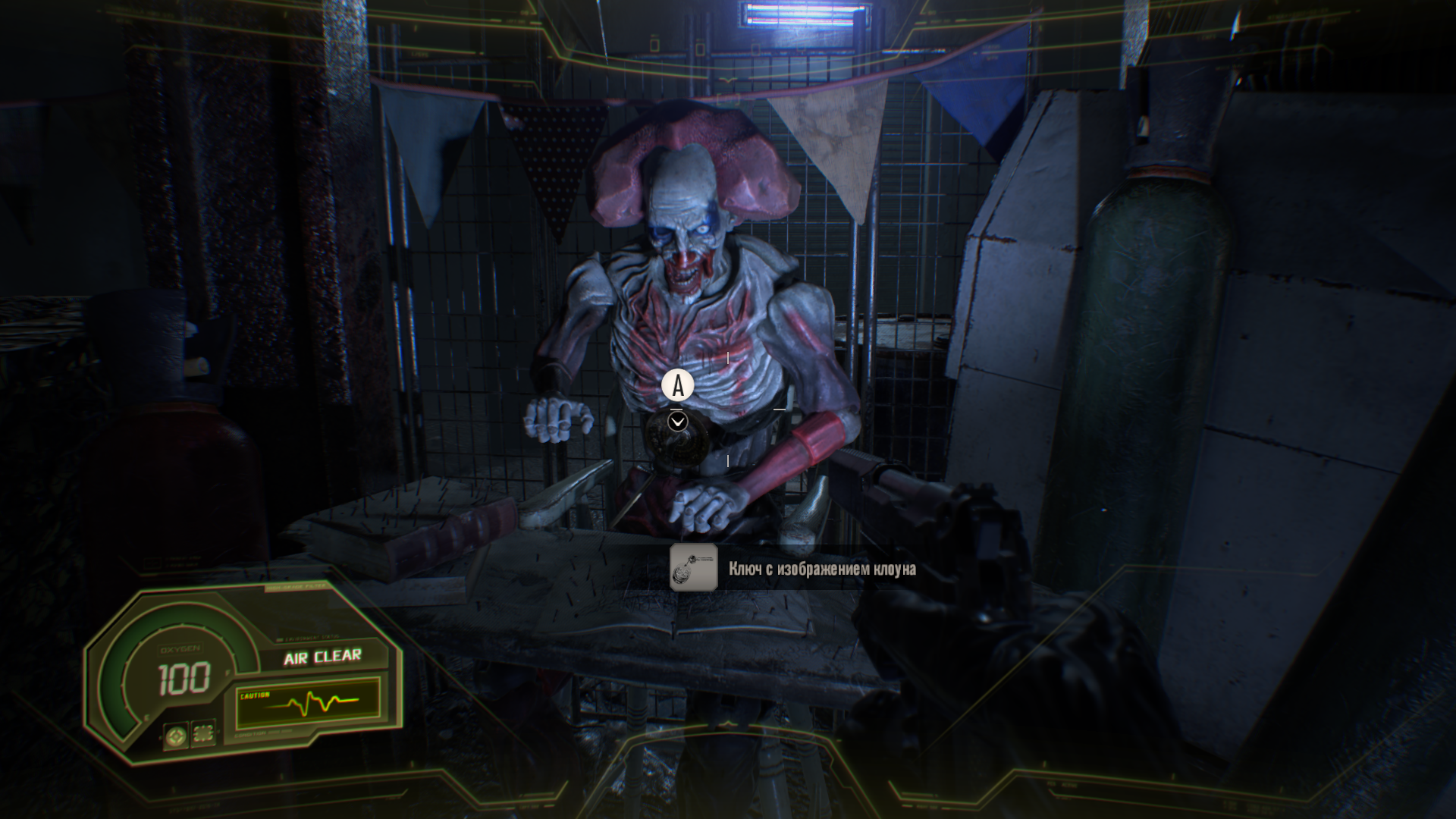Click the OXYGEN label badge on the gauge
Image resolution: width=1456 pixels, height=819 pixels.
point(180,648)
